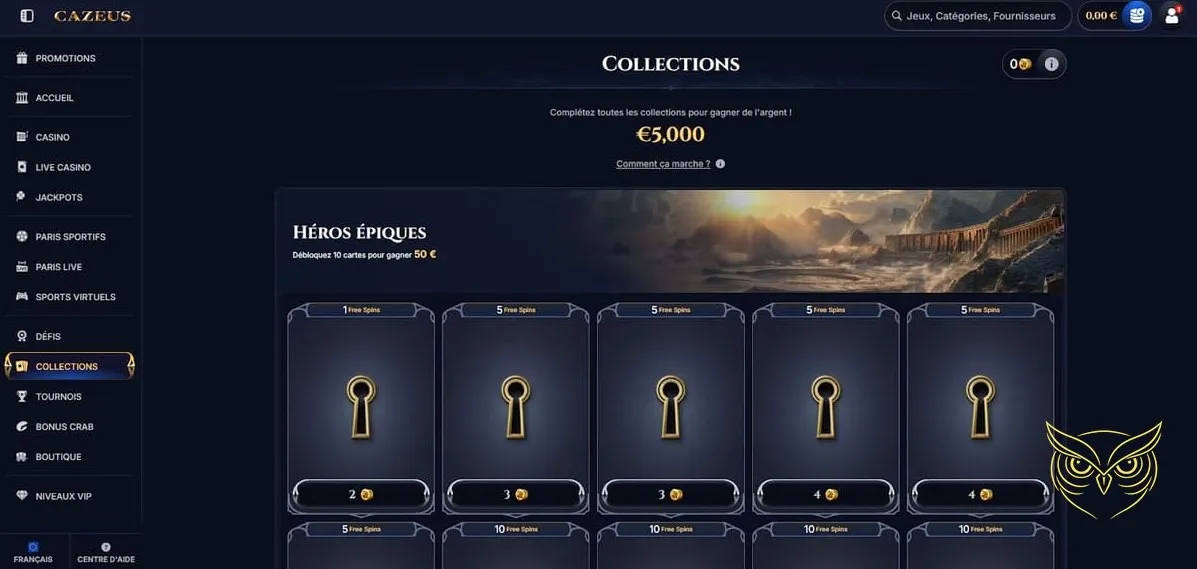The image size is (1197, 569).
Task: Change language via Français button
Action: (33, 553)
